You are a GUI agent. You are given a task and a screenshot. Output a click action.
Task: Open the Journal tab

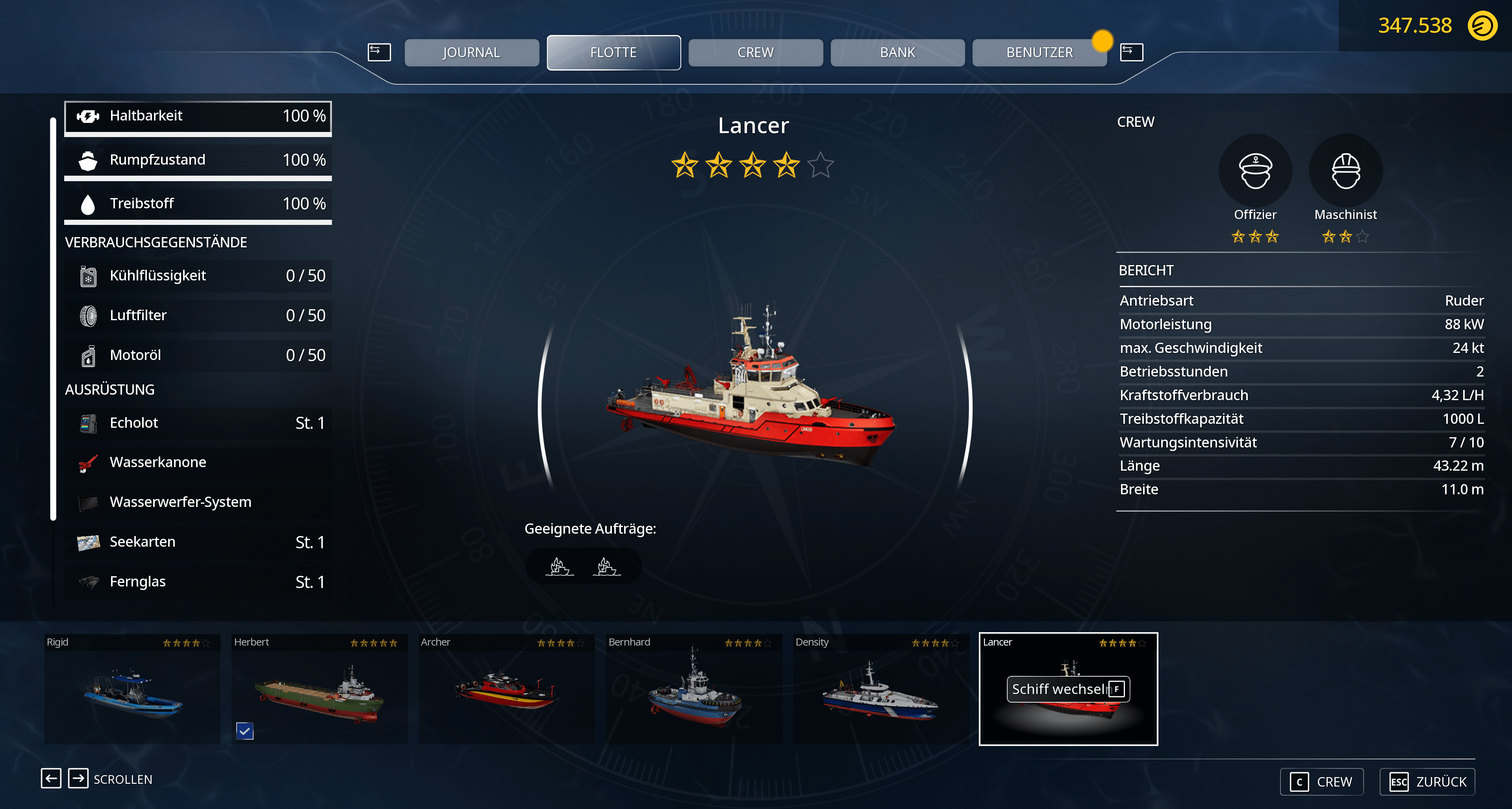(471, 53)
